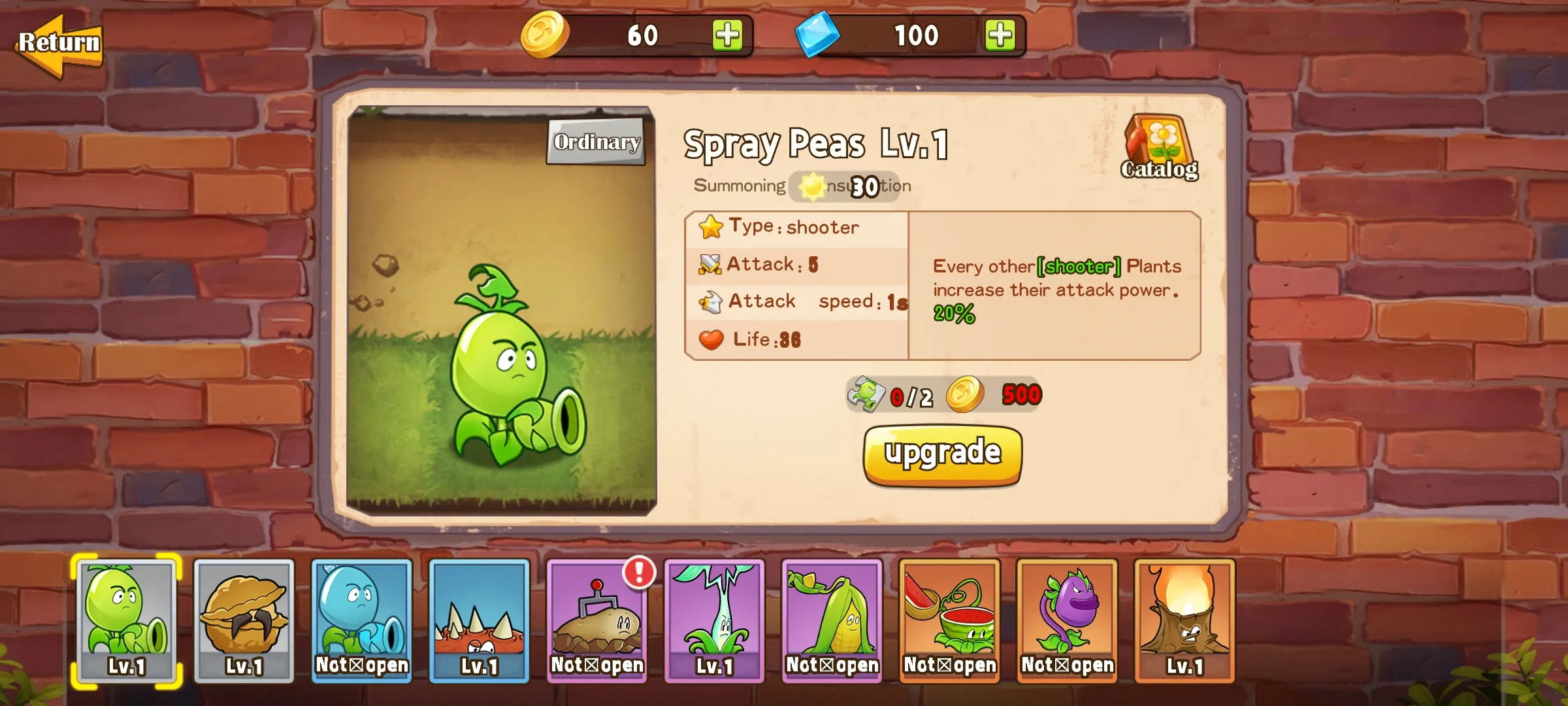This screenshot has height=706, width=1568.
Task: Click the sword Attack icon
Action: 712,263
